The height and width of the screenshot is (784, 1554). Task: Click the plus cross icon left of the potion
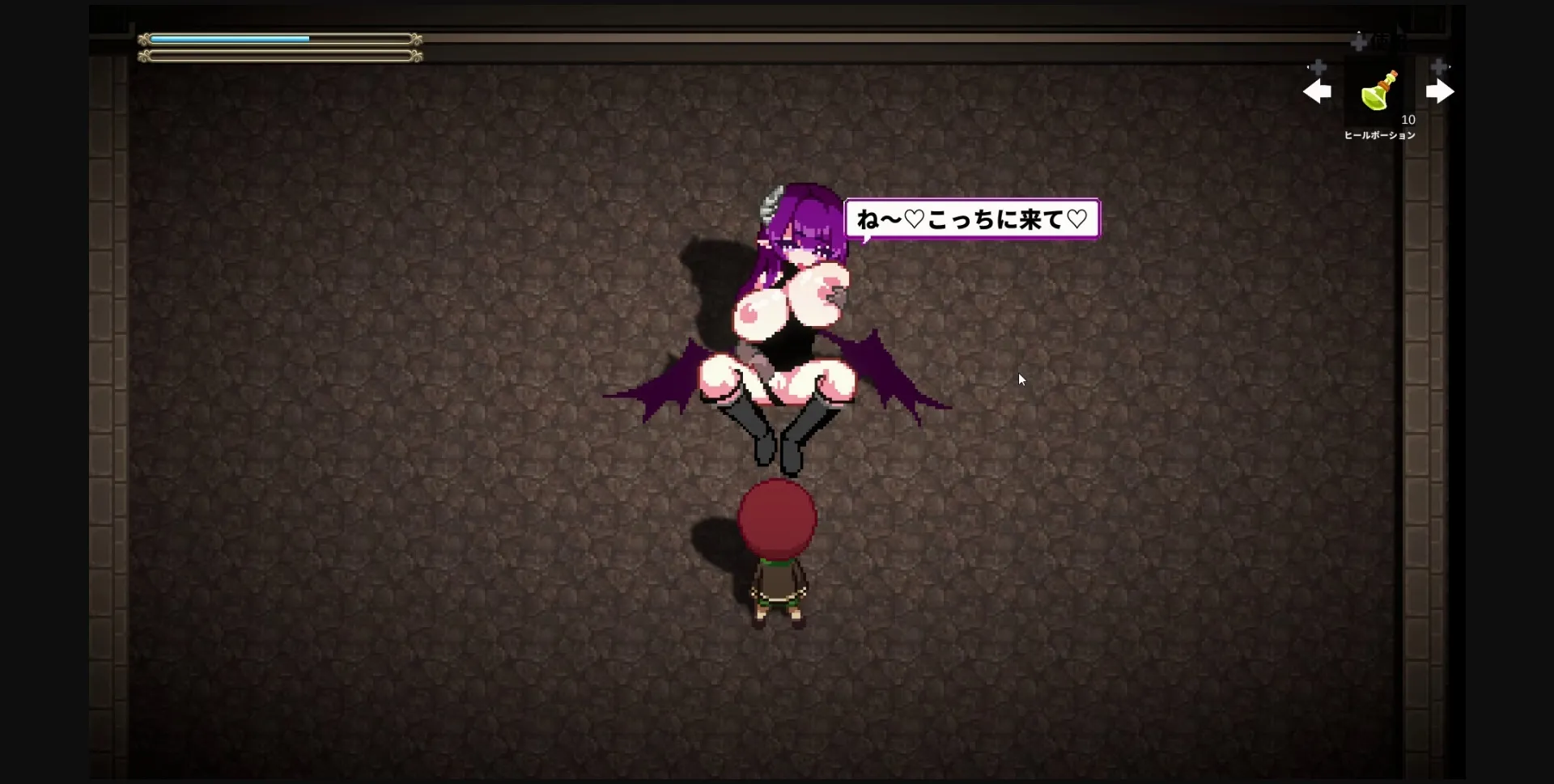point(1318,67)
